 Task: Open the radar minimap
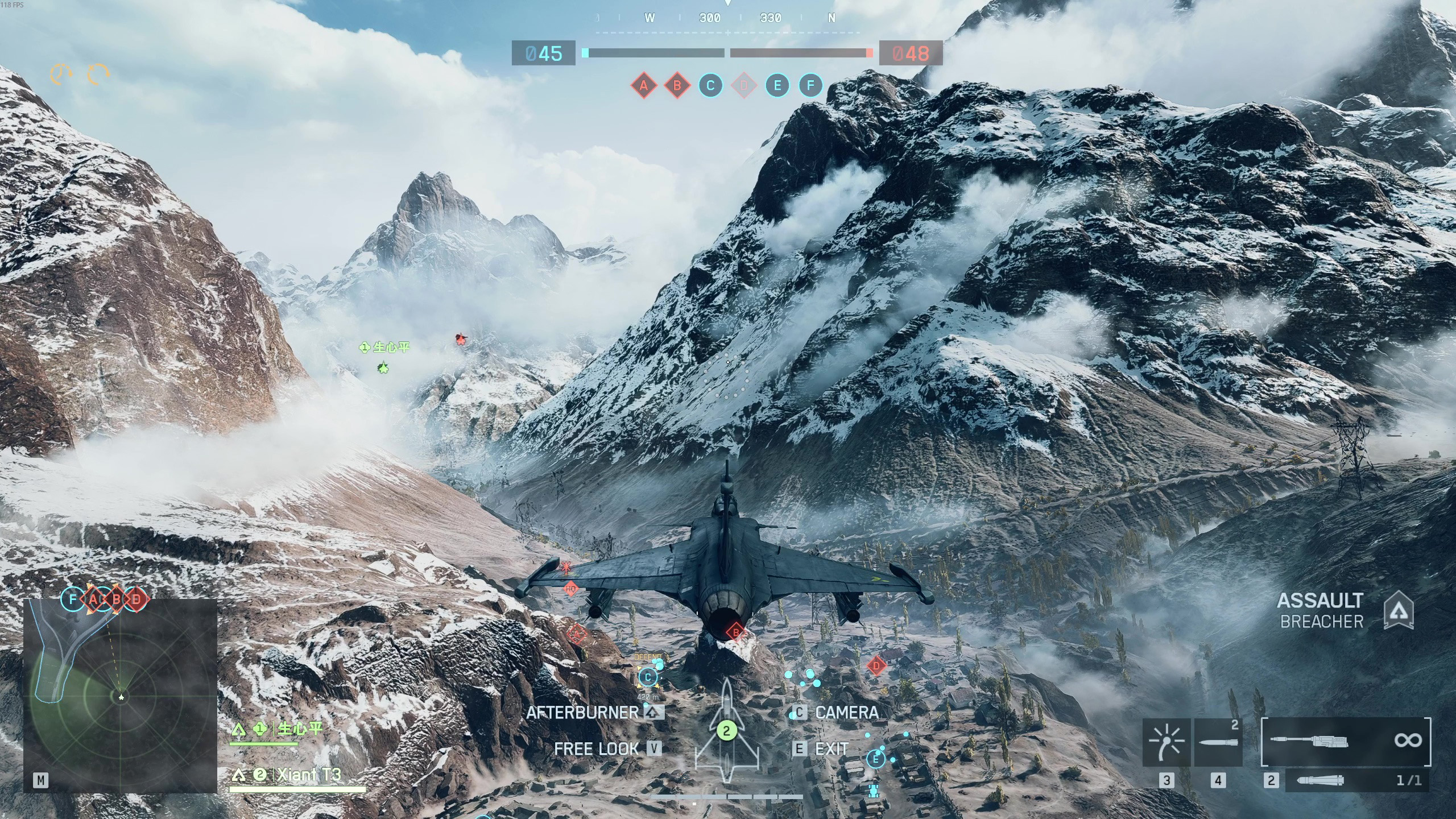coord(120,696)
